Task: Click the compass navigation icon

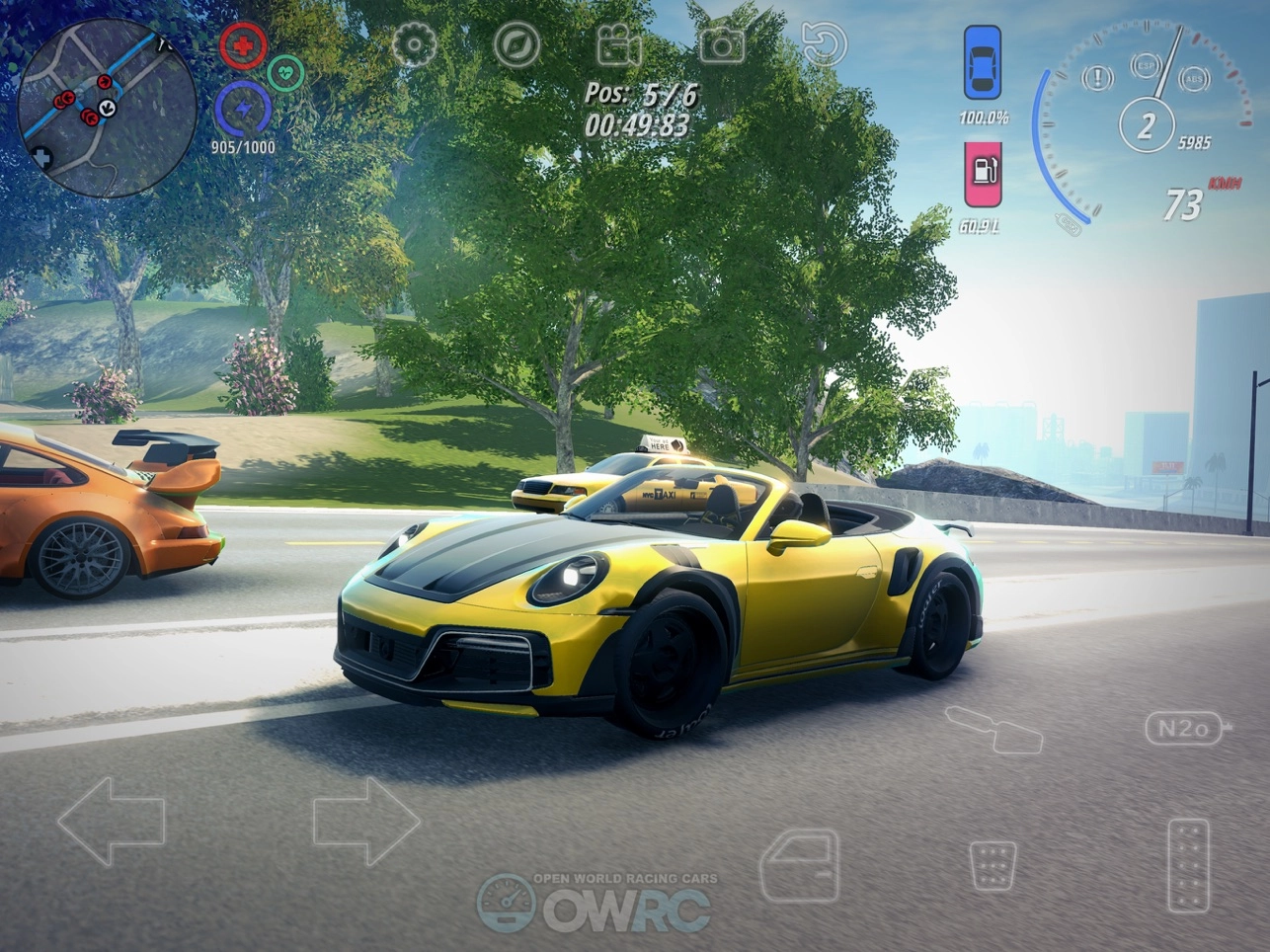Action: click(516, 44)
